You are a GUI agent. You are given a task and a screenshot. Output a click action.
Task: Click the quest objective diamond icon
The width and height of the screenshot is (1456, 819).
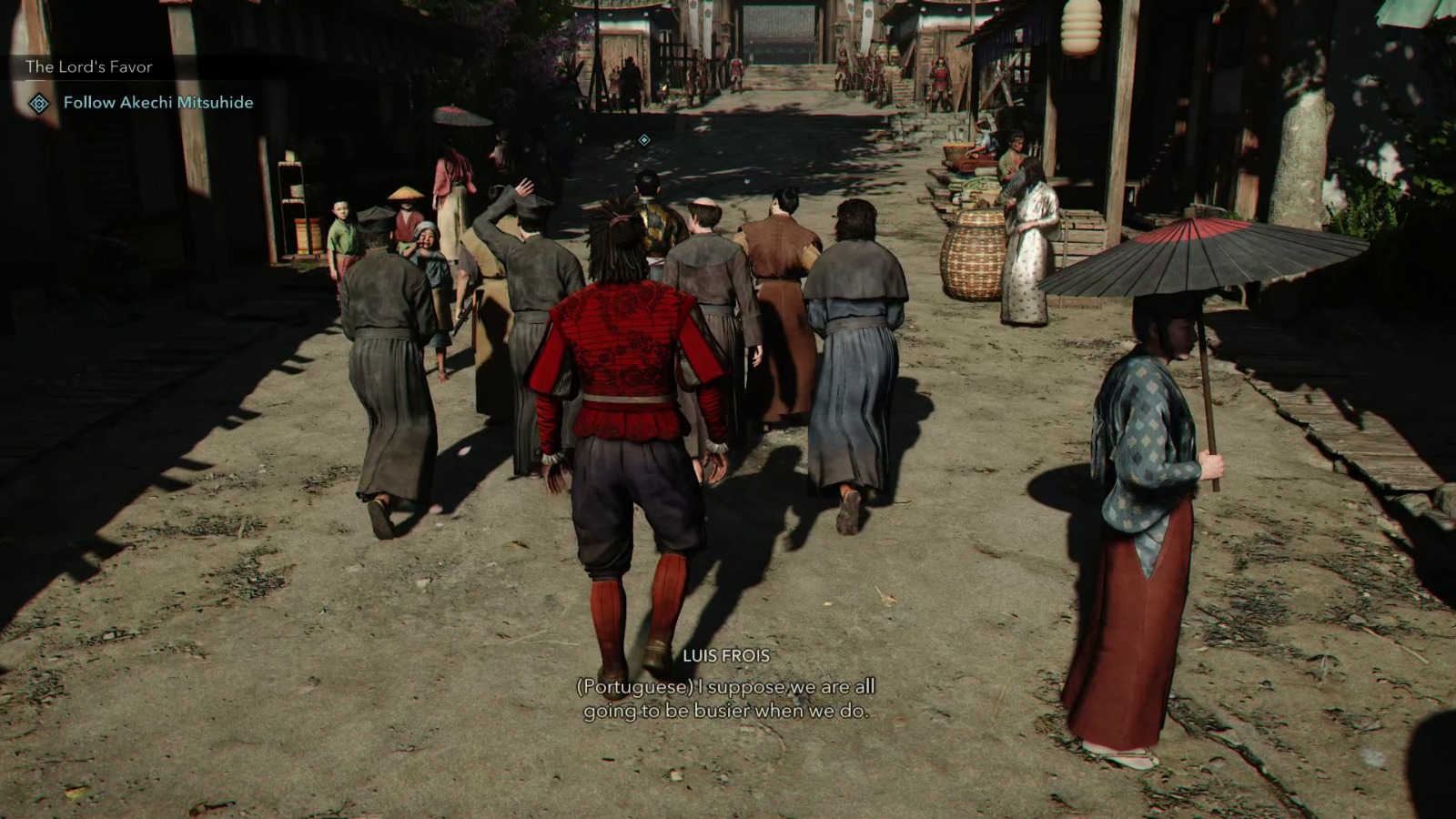[x=38, y=105]
